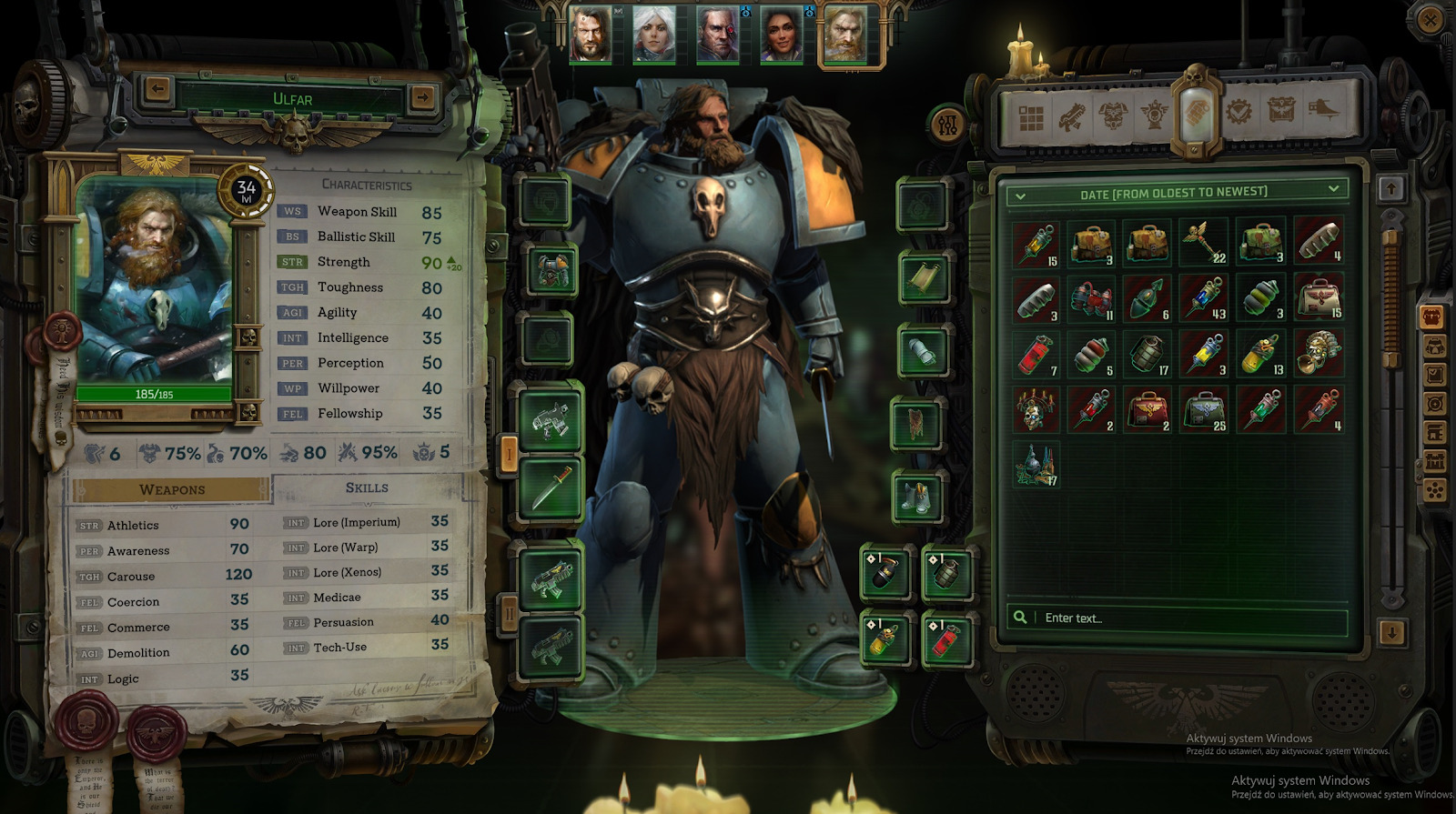The width and height of the screenshot is (1456, 814).
Task: Filter inventory by weapons tab
Action: tap(1071, 117)
